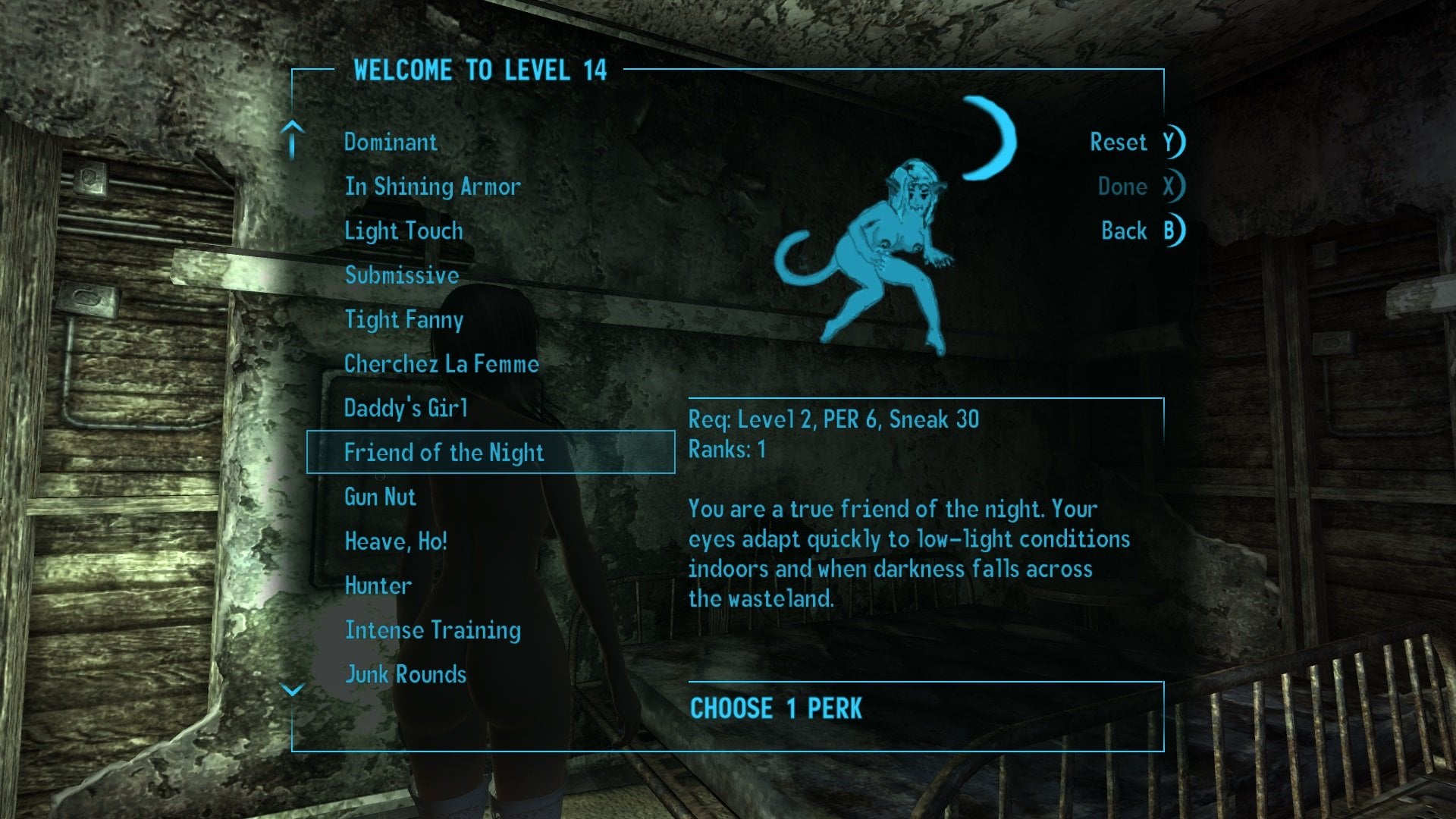Image resolution: width=1456 pixels, height=819 pixels.
Task: Click the down arrow below the perk list
Action: click(x=293, y=689)
